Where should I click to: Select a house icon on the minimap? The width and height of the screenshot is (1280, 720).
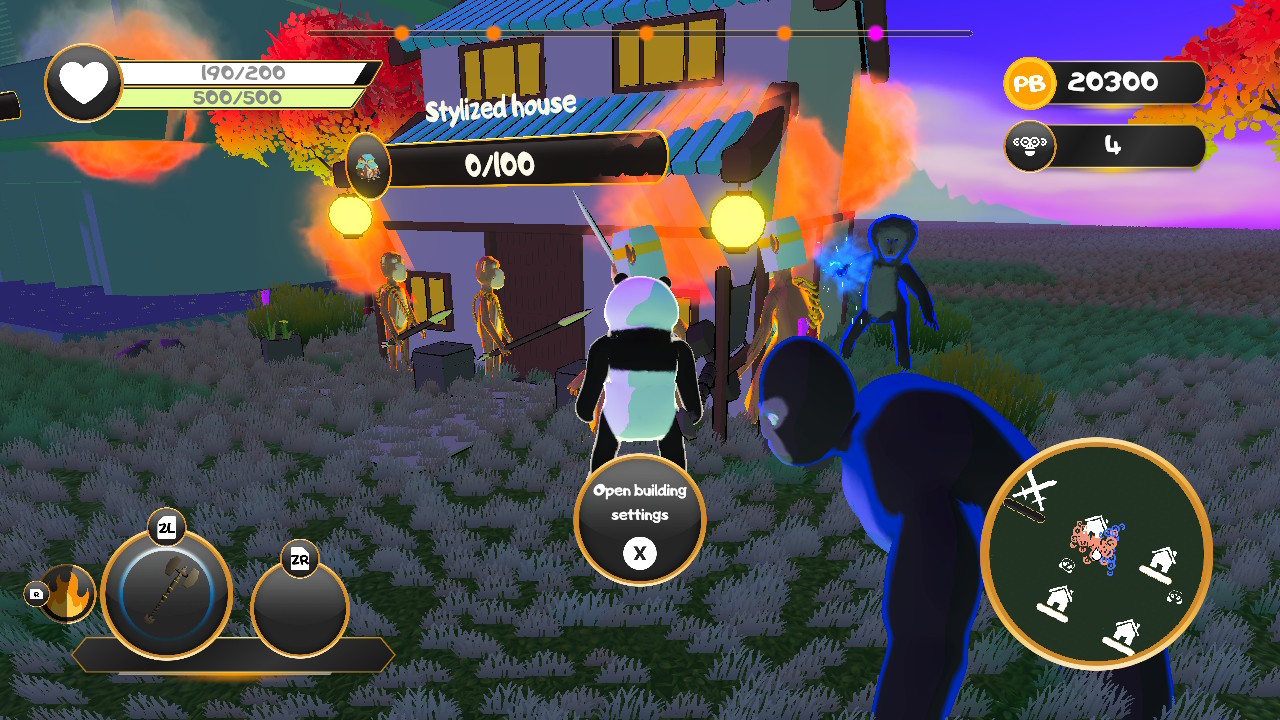tap(1162, 560)
